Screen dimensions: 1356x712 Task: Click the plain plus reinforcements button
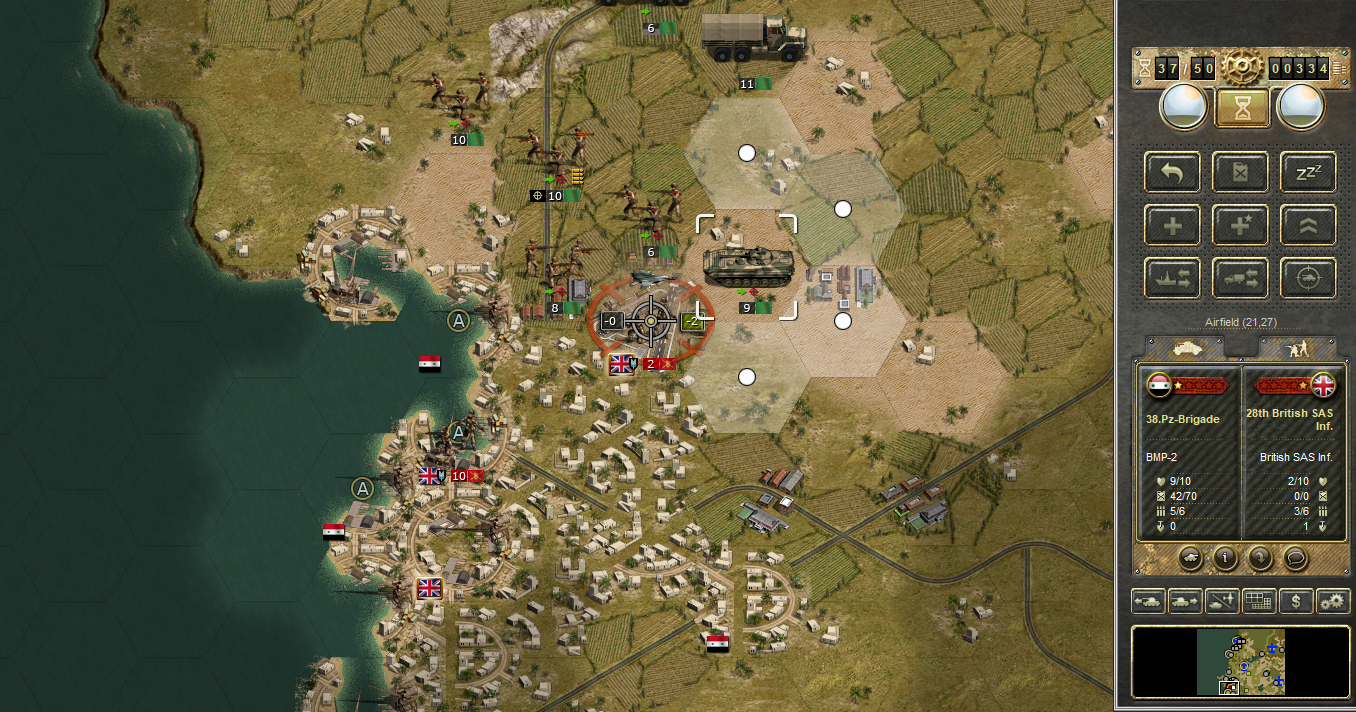click(1173, 225)
